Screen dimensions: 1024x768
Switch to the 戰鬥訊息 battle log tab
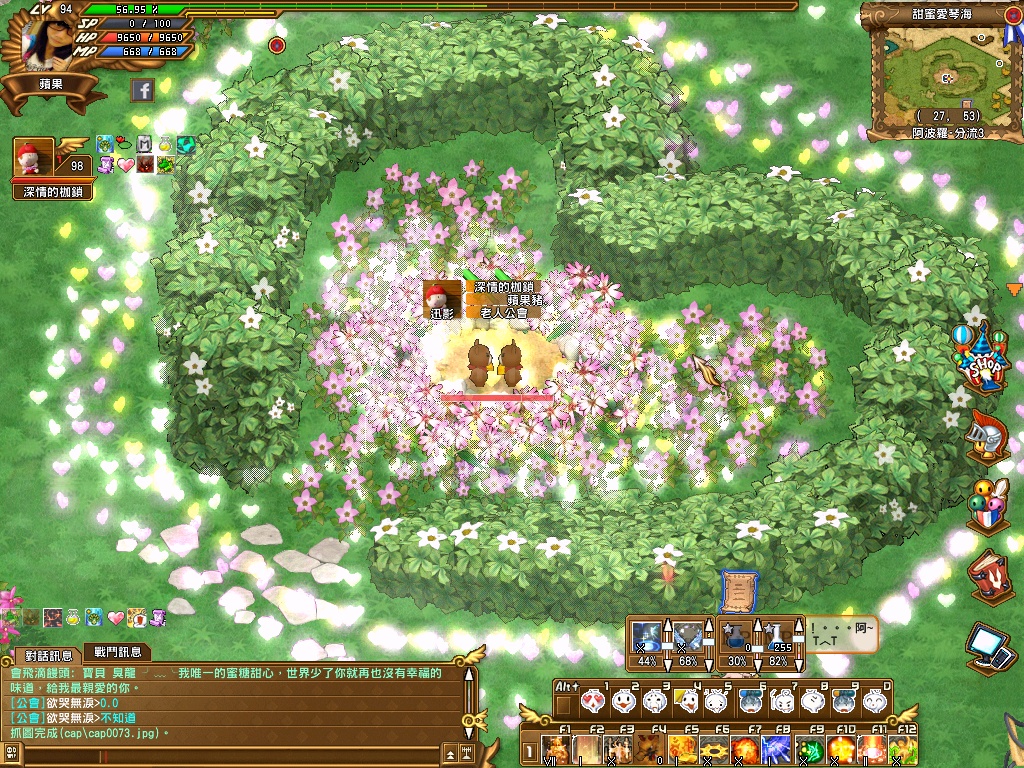click(x=117, y=653)
